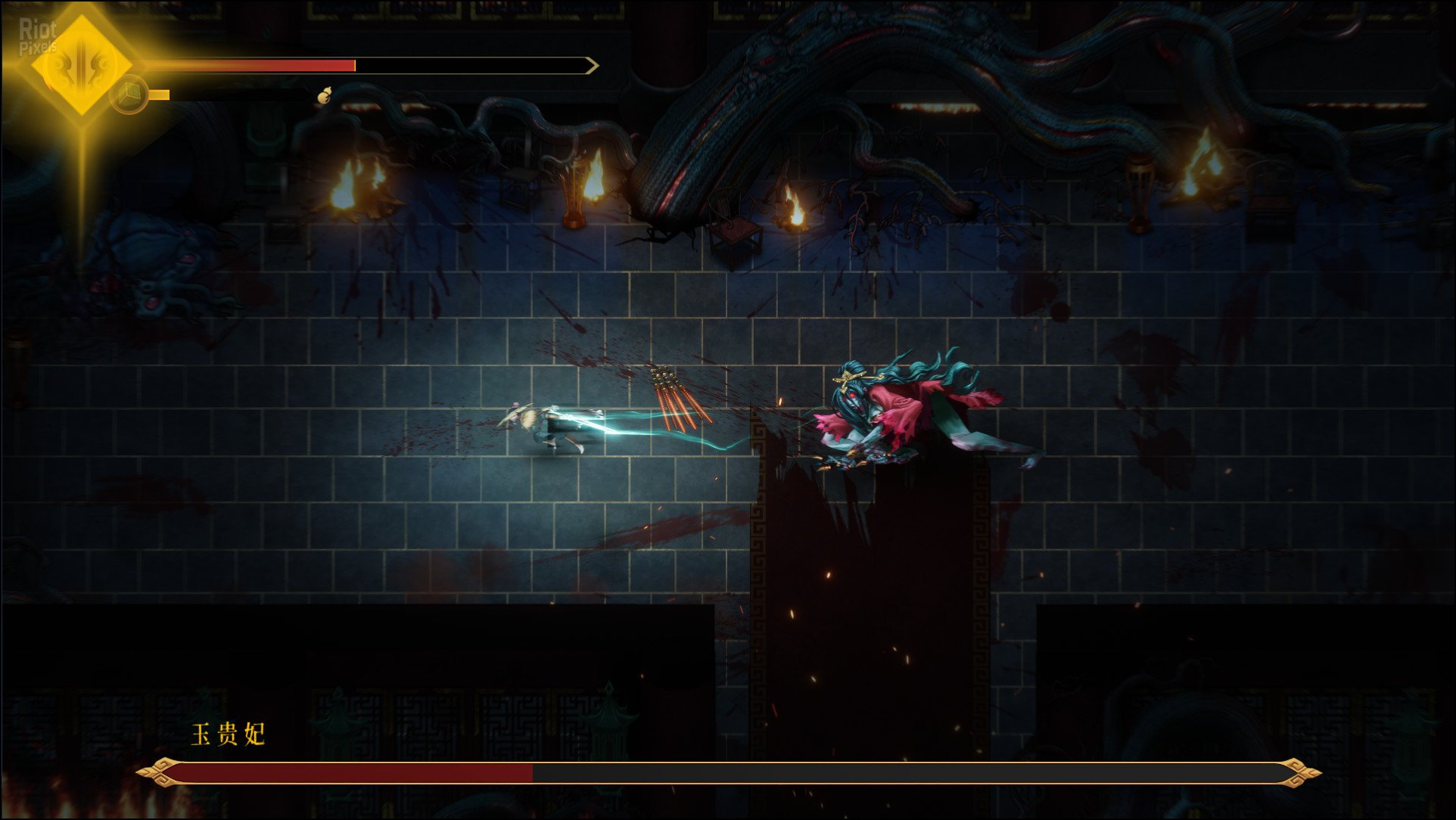Viewport: 1456px width, 820px height.
Task: Click the golden diamond sword emblem
Action: [82, 64]
